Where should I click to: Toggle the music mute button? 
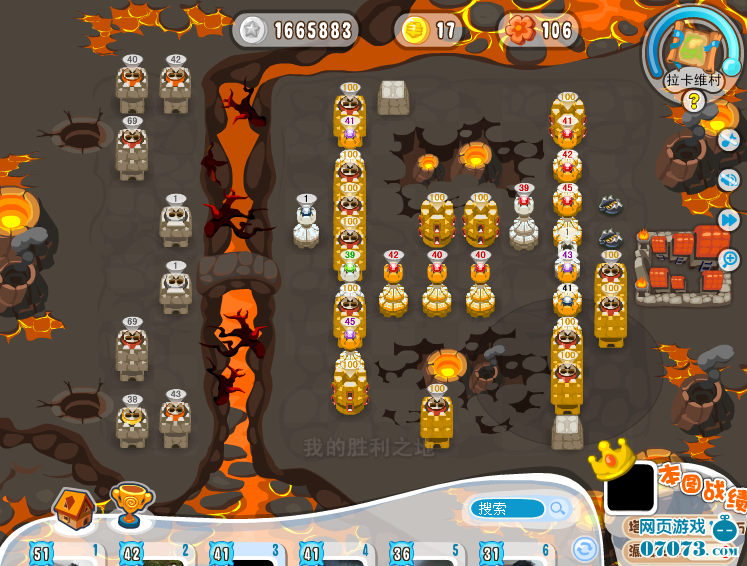tap(728, 140)
